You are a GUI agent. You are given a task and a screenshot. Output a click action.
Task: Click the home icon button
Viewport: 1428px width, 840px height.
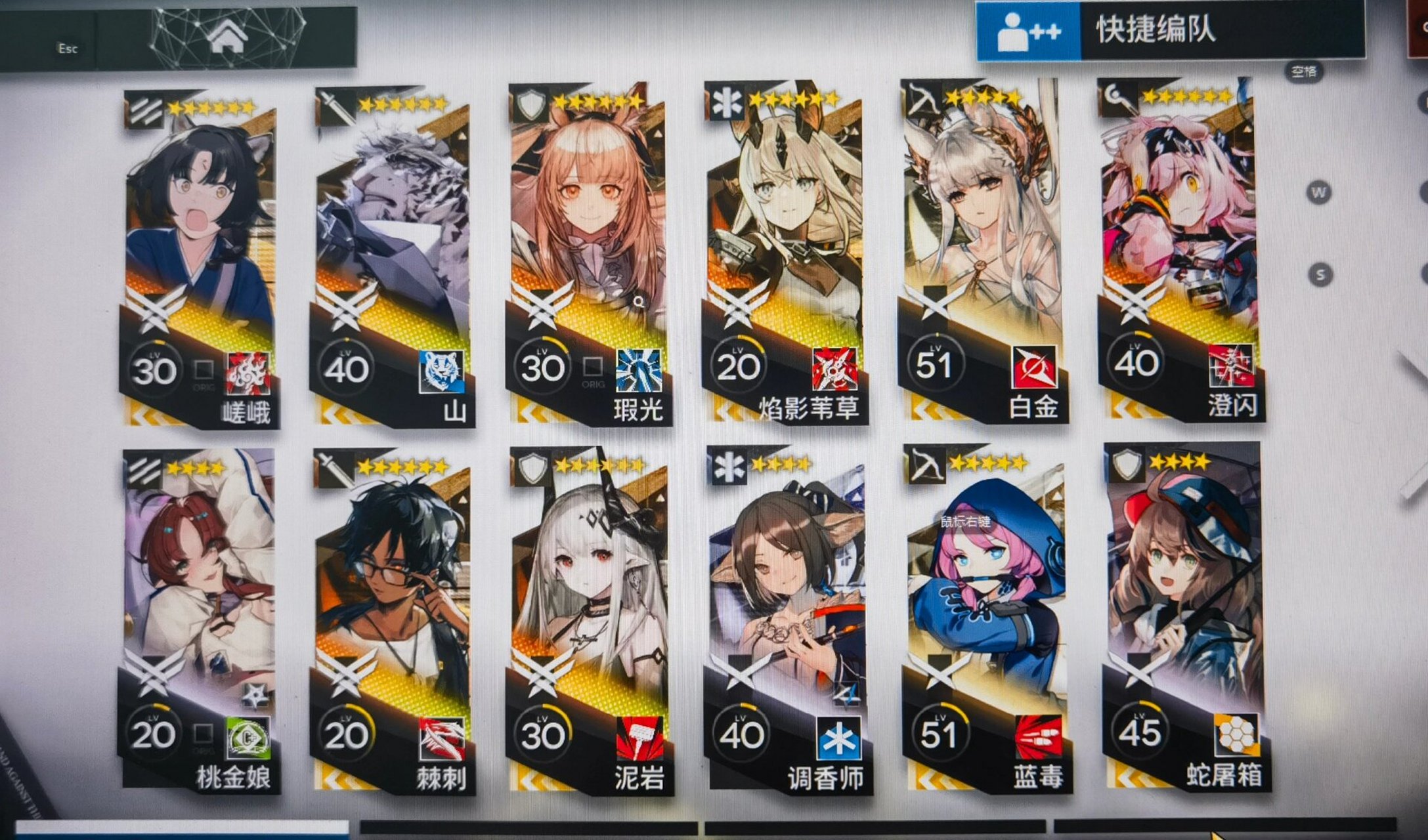(227, 36)
